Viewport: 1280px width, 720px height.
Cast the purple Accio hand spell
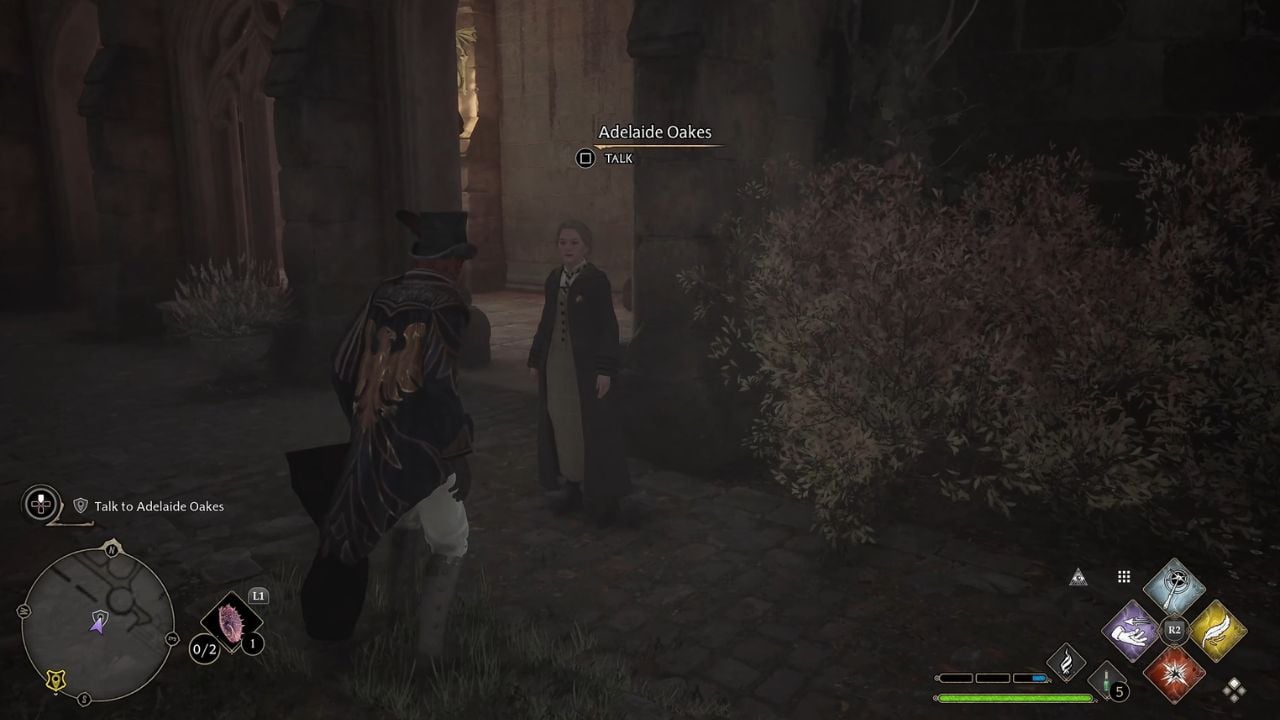tap(1131, 631)
